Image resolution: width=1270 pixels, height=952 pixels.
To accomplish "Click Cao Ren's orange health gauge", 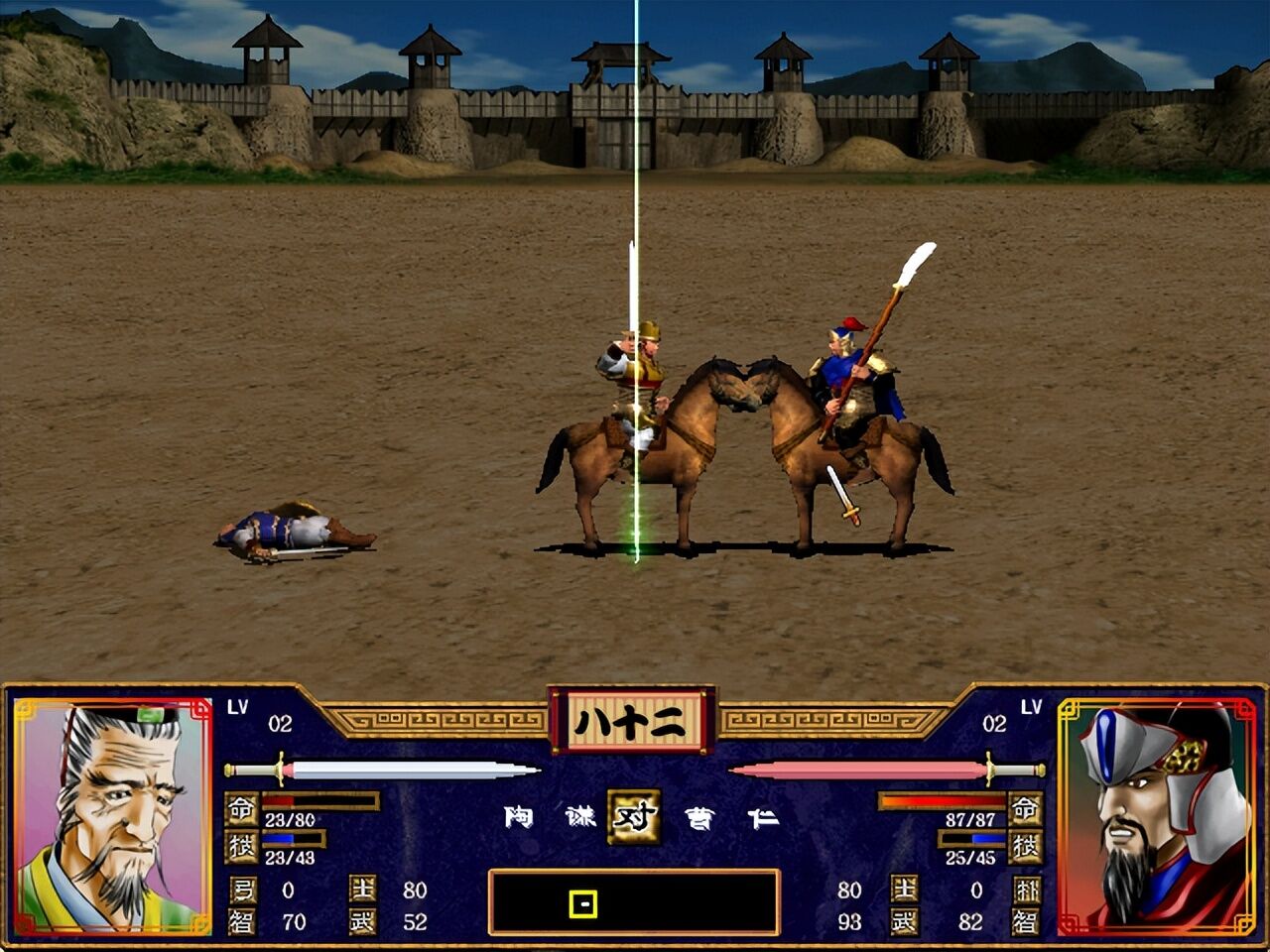I will coord(943,800).
